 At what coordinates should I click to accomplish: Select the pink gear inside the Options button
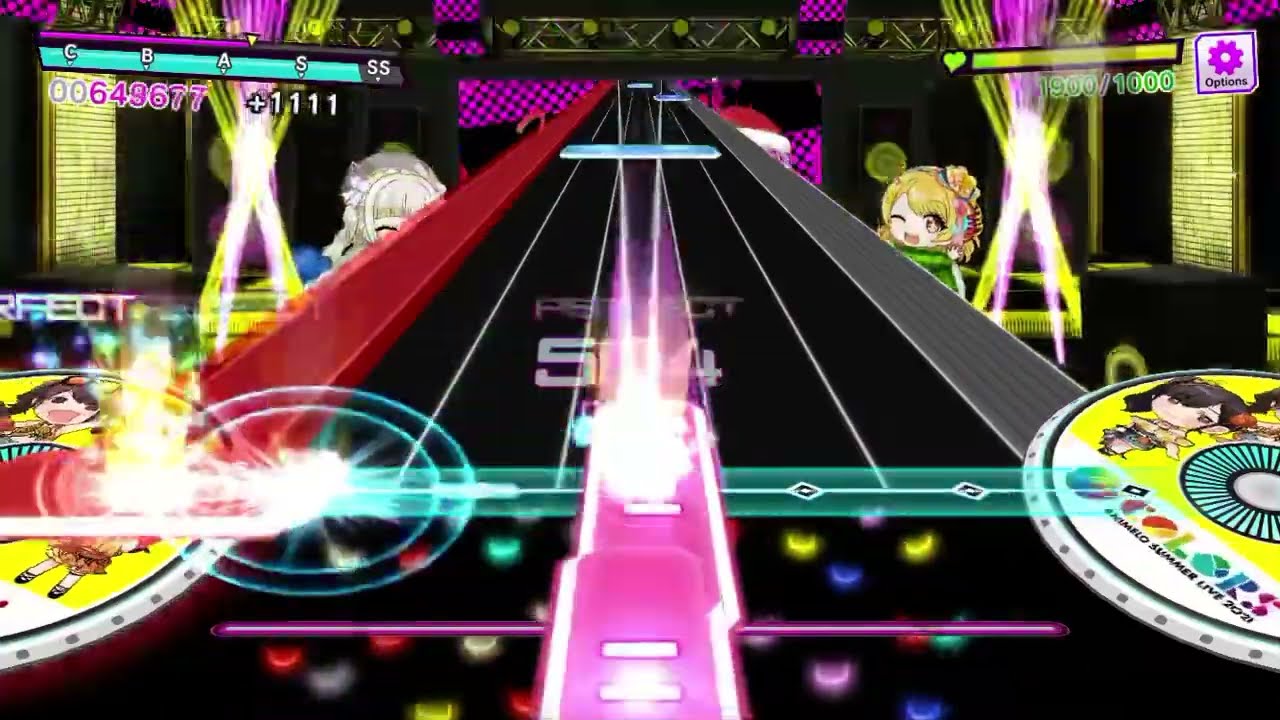(1226, 58)
